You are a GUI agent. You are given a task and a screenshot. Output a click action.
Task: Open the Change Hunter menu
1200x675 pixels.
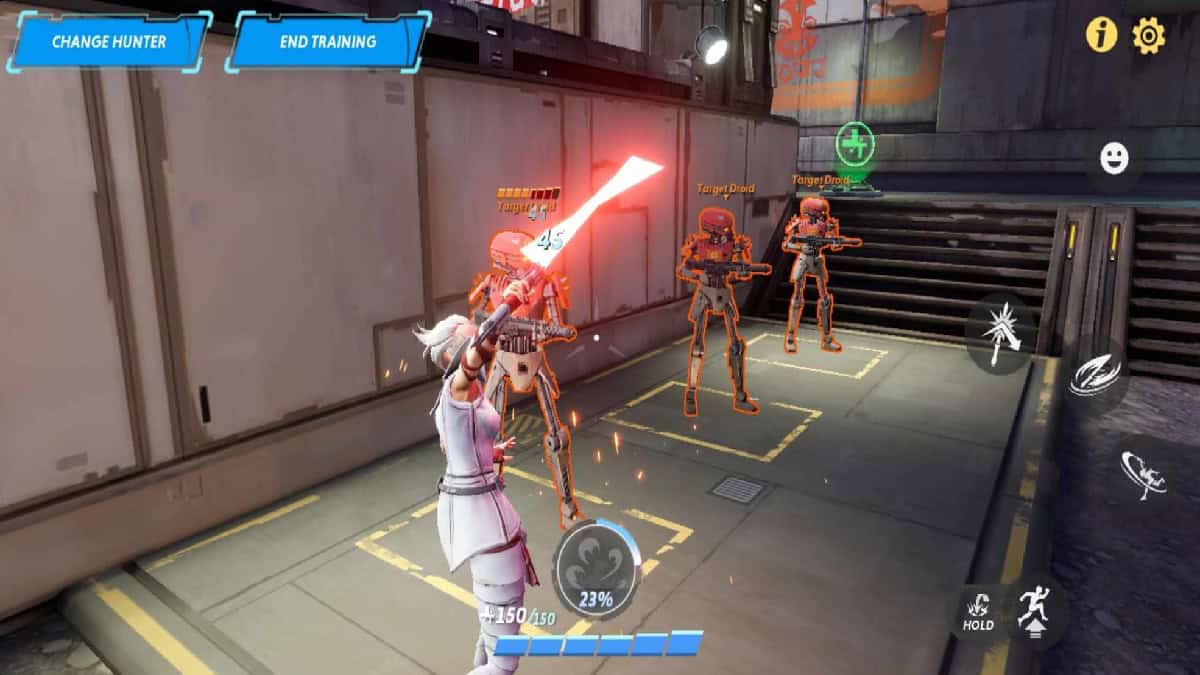(108, 42)
